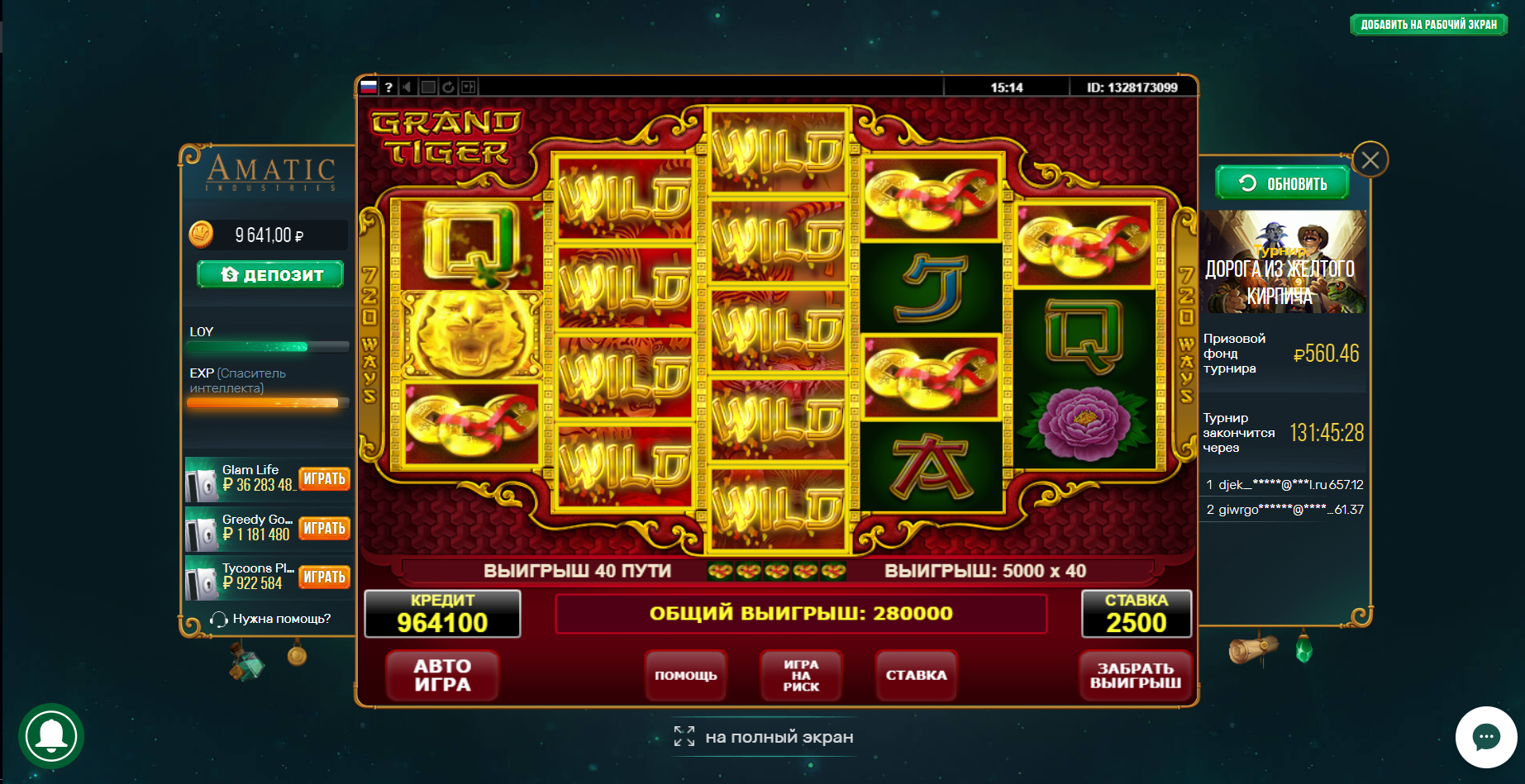Screen dimensions: 1525x784
Task: Play the Greedy Go... jackpot game
Action: (324, 529)
